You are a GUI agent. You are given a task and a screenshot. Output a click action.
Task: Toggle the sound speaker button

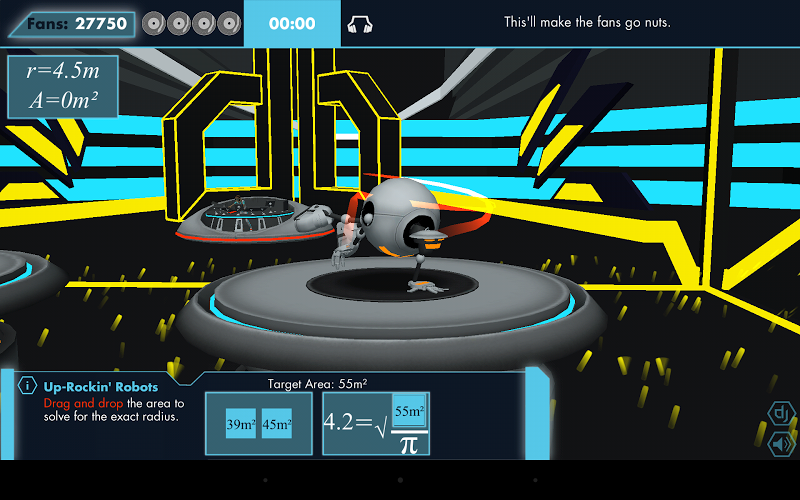click(x=780, y=443)
